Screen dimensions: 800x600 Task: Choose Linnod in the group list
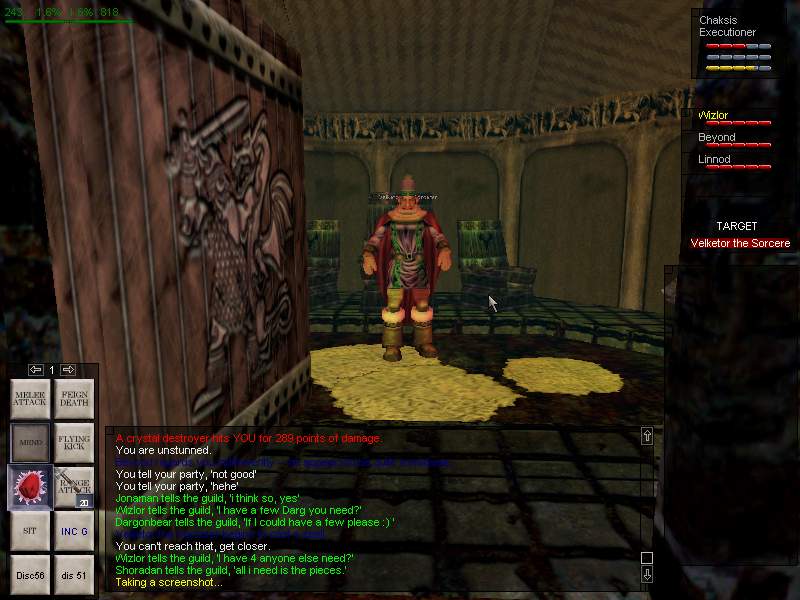click(x=714, y=160)
